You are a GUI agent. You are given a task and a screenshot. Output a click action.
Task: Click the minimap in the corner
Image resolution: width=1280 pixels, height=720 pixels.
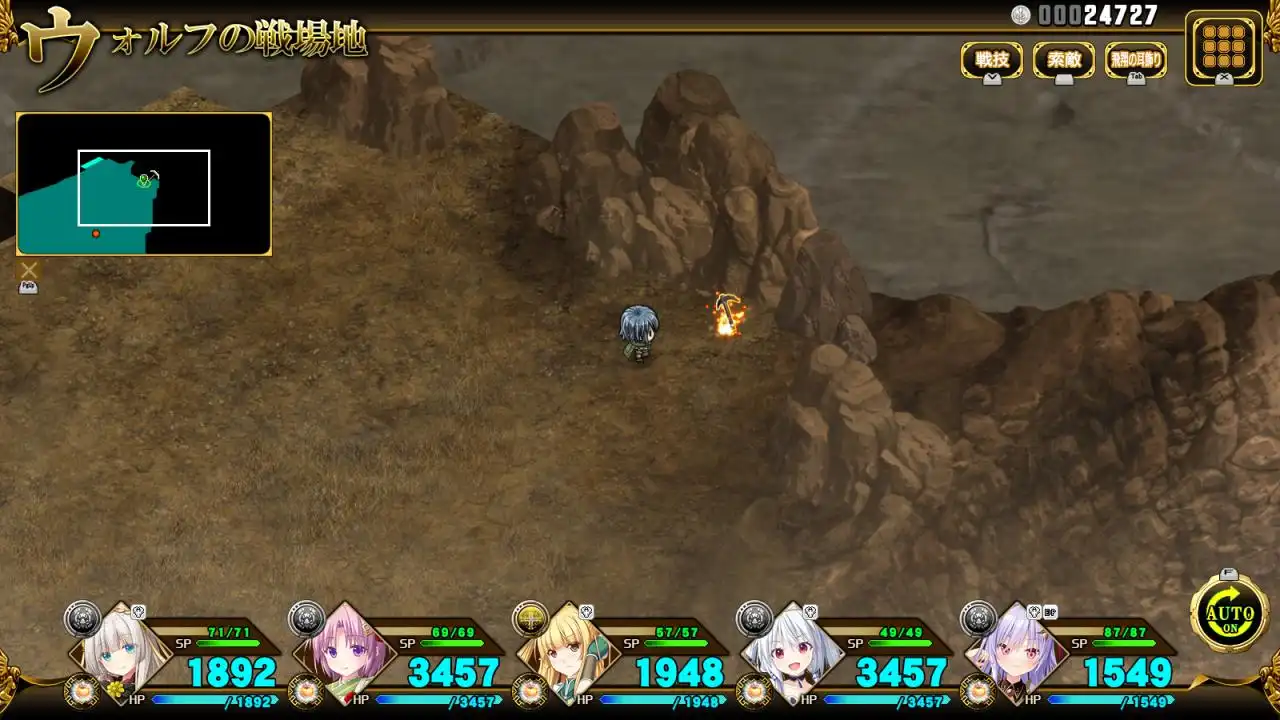pyautogui.click(x=144, y=184)
